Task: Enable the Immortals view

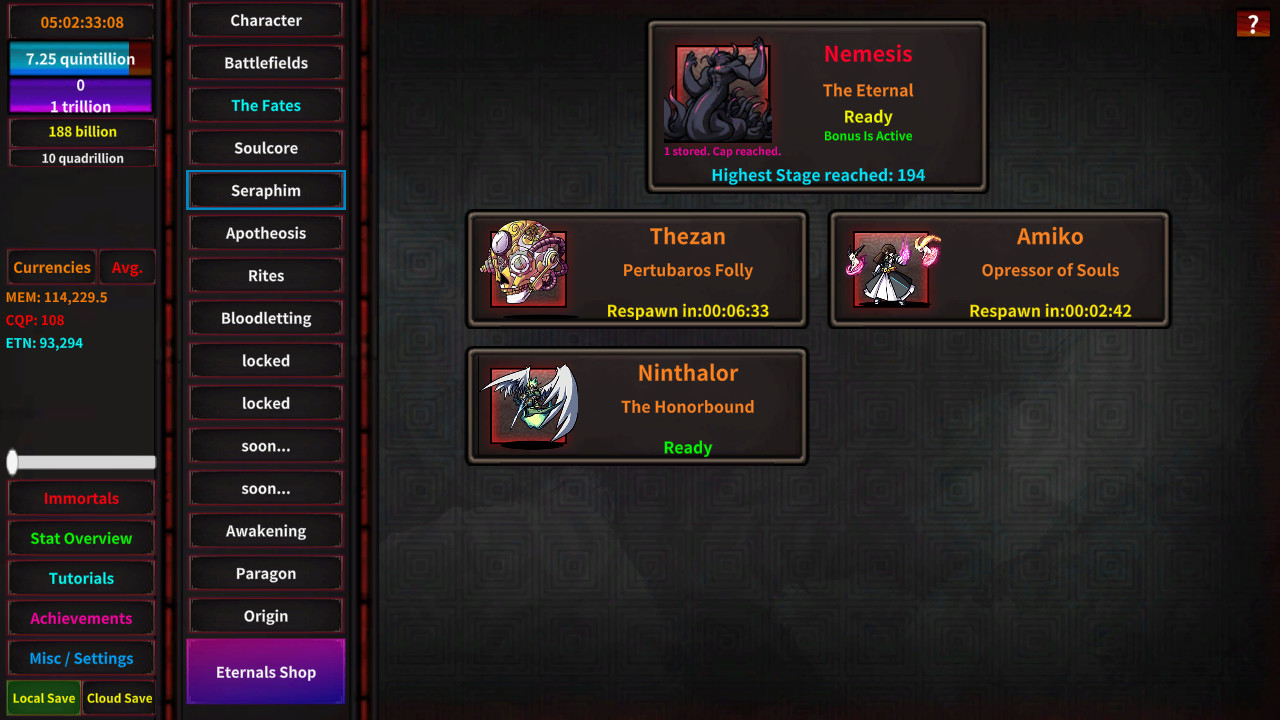Action: click(80, 498)
